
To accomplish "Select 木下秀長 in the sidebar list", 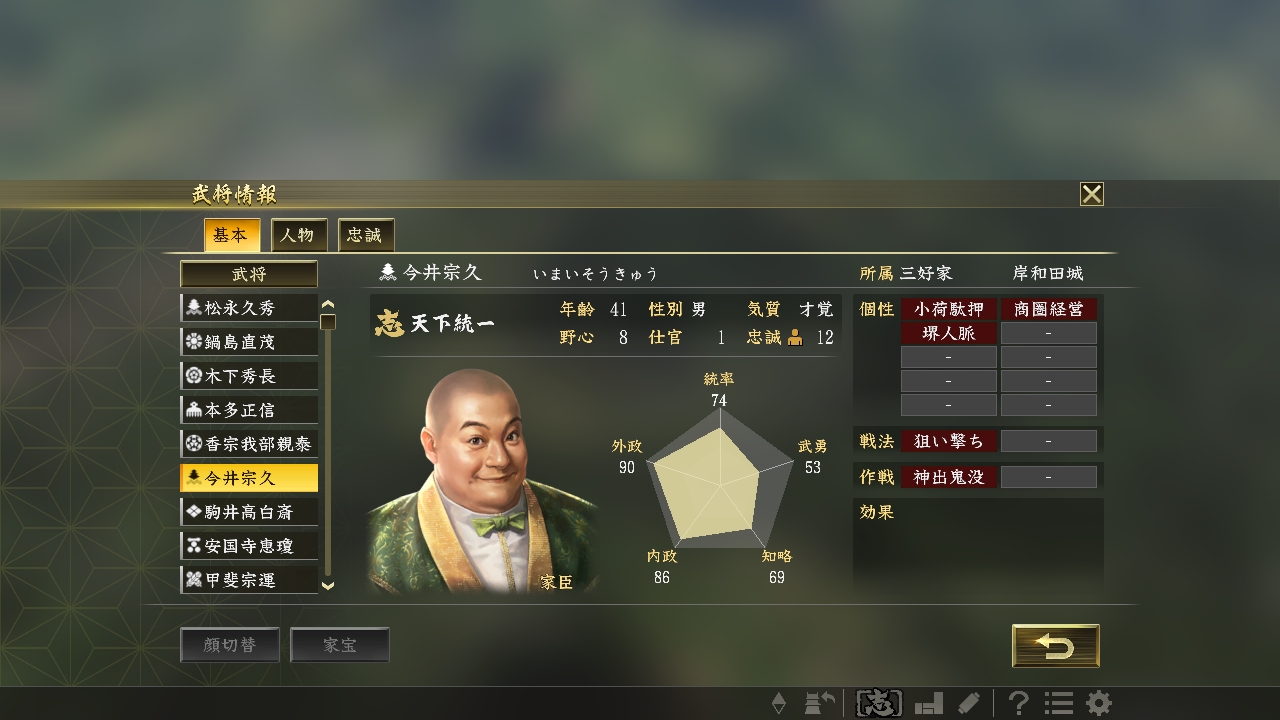I will pyautogui.click(x=247, y=375).
